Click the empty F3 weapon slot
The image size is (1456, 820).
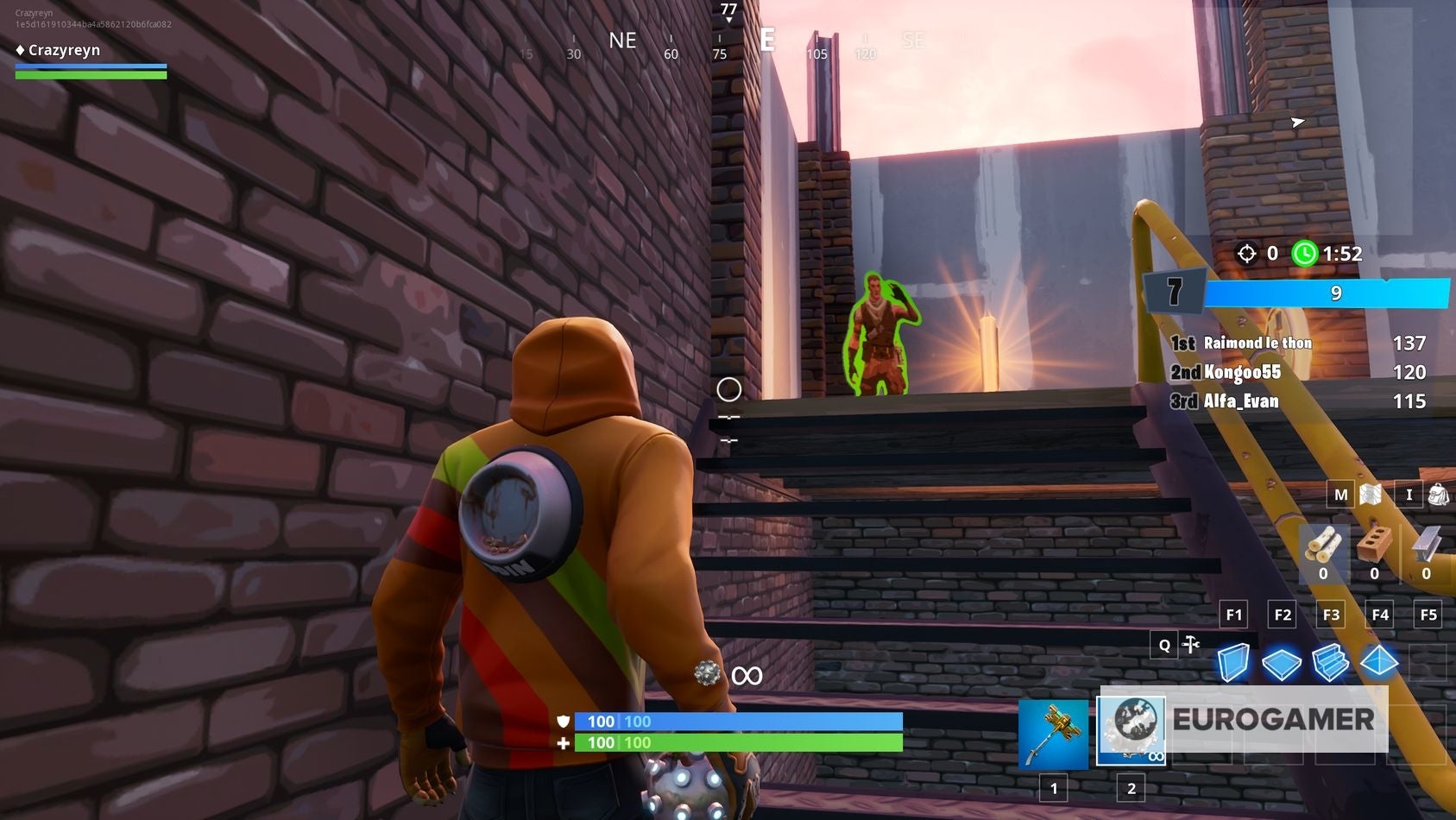[1330, 614]
